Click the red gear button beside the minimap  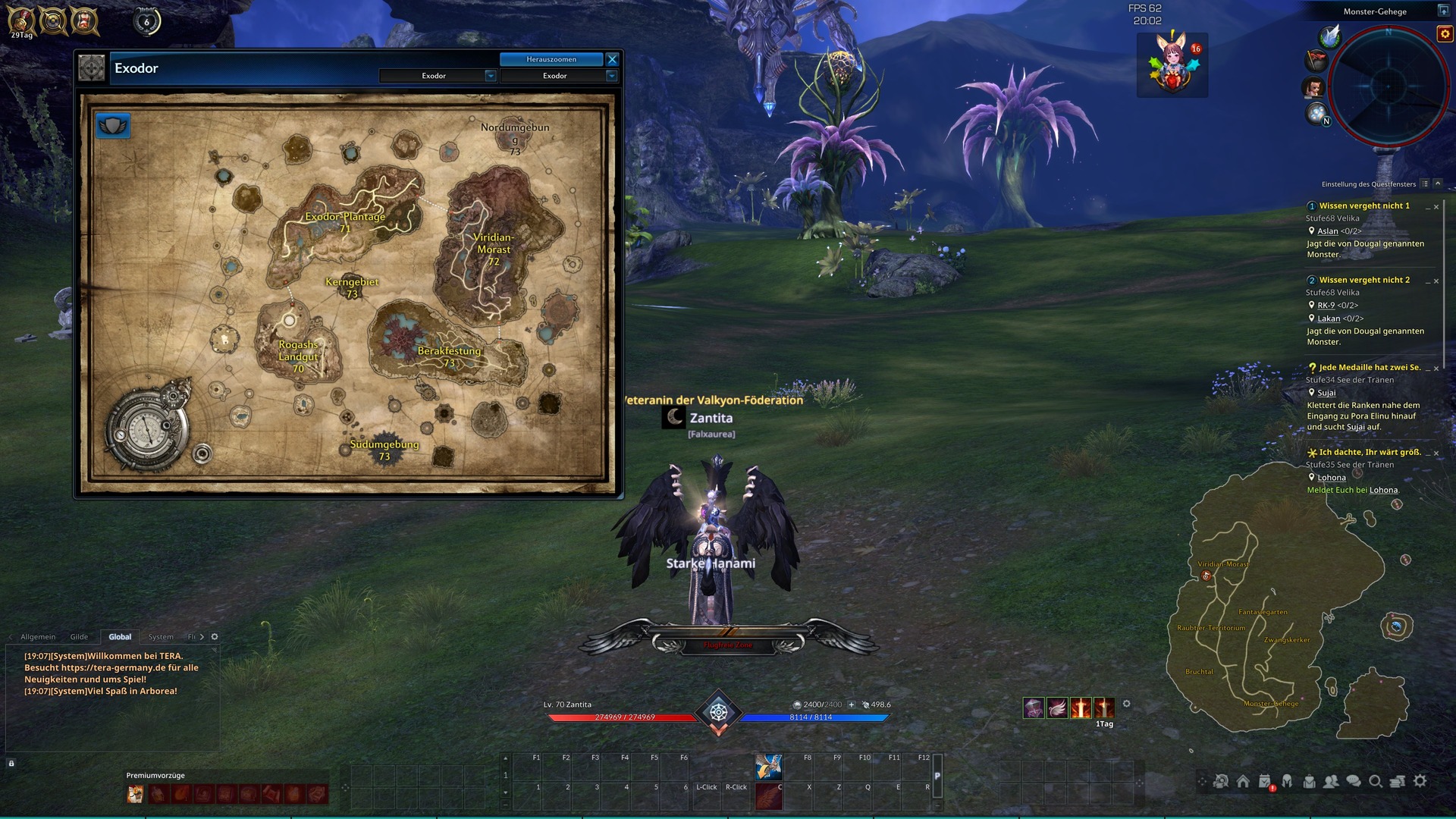click(1445, 34)
